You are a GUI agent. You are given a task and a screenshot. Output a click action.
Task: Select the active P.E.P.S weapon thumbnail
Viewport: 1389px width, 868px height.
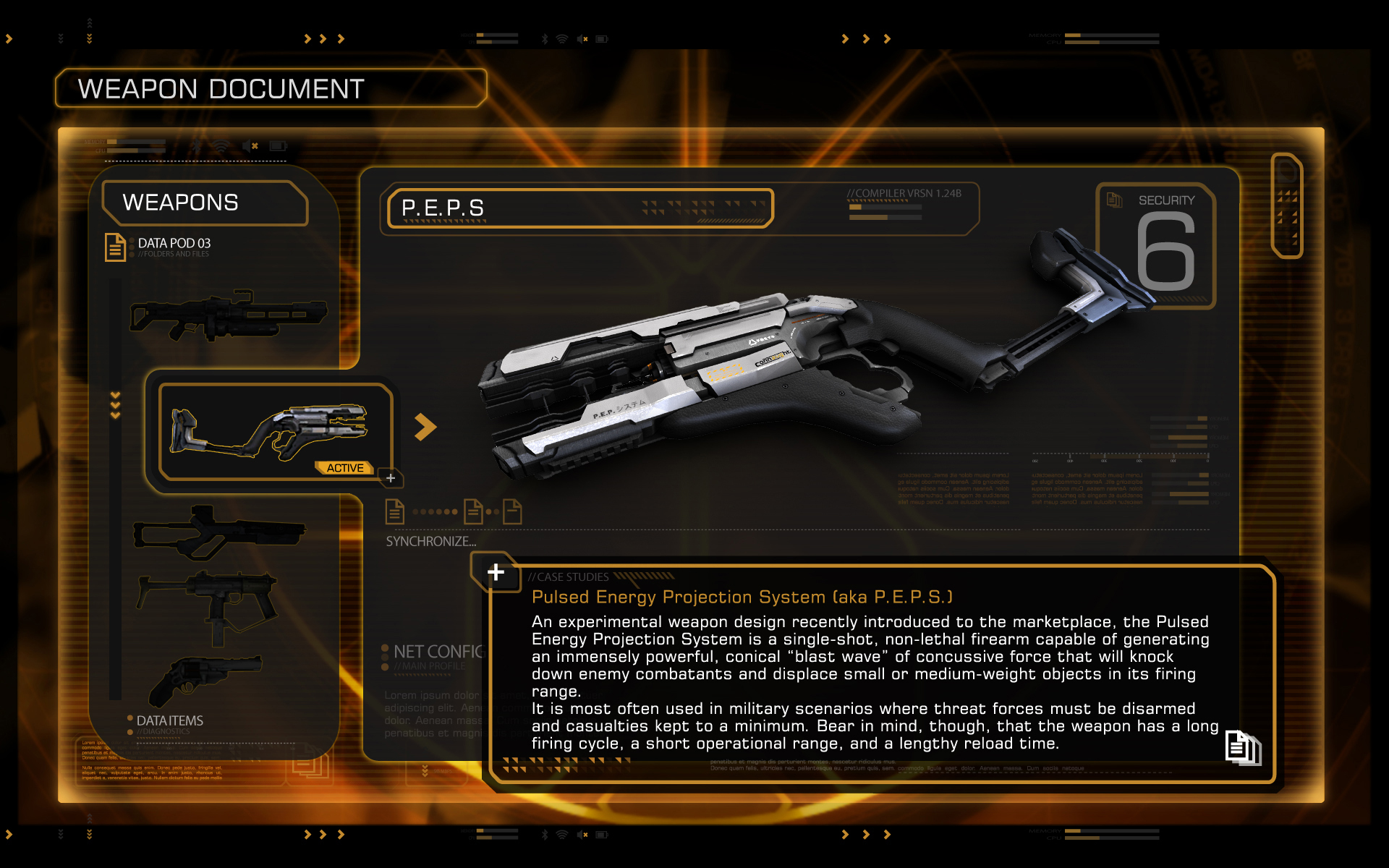tap(271, 432)
